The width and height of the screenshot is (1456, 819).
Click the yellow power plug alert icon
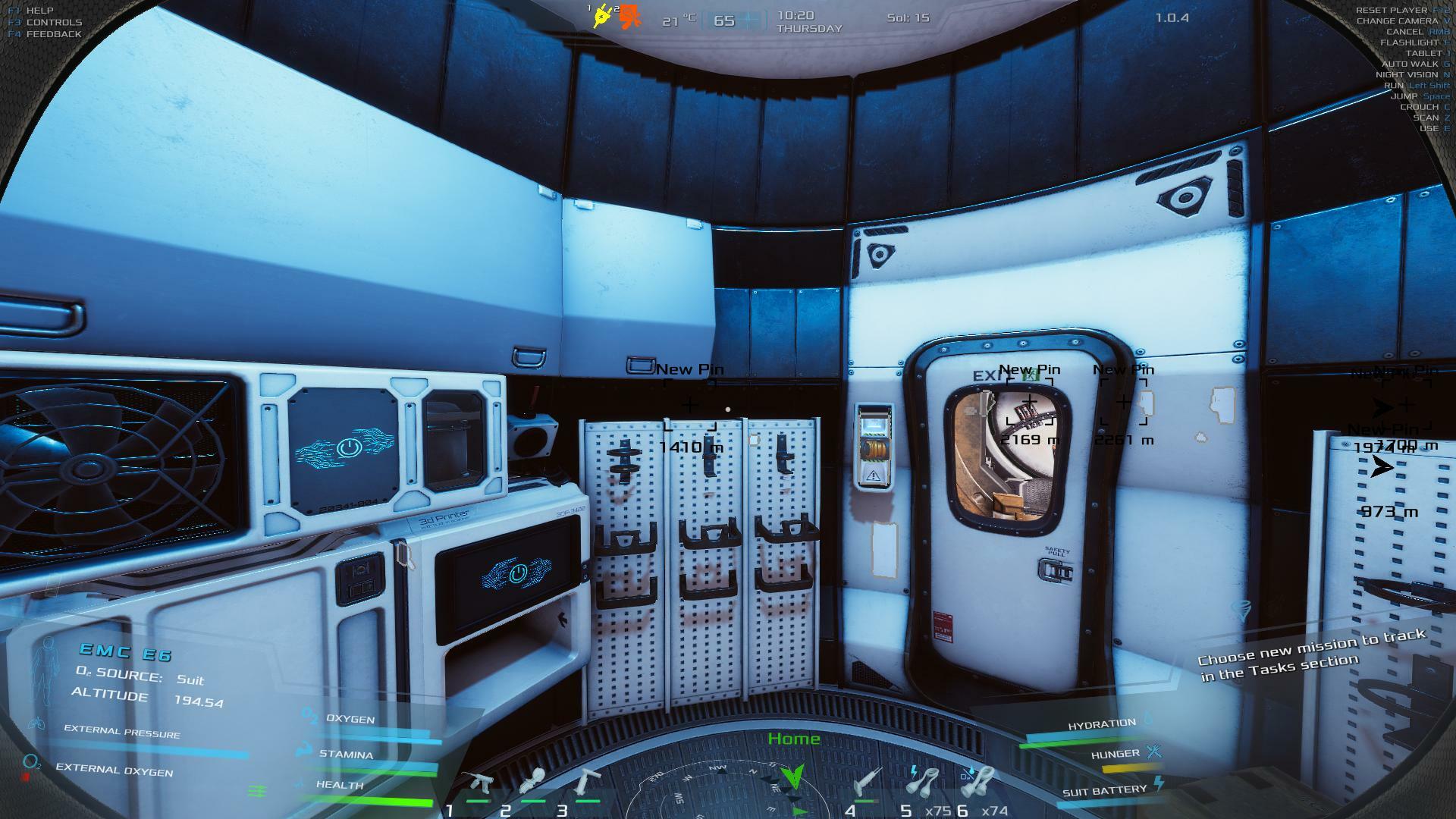coord(603,16)
